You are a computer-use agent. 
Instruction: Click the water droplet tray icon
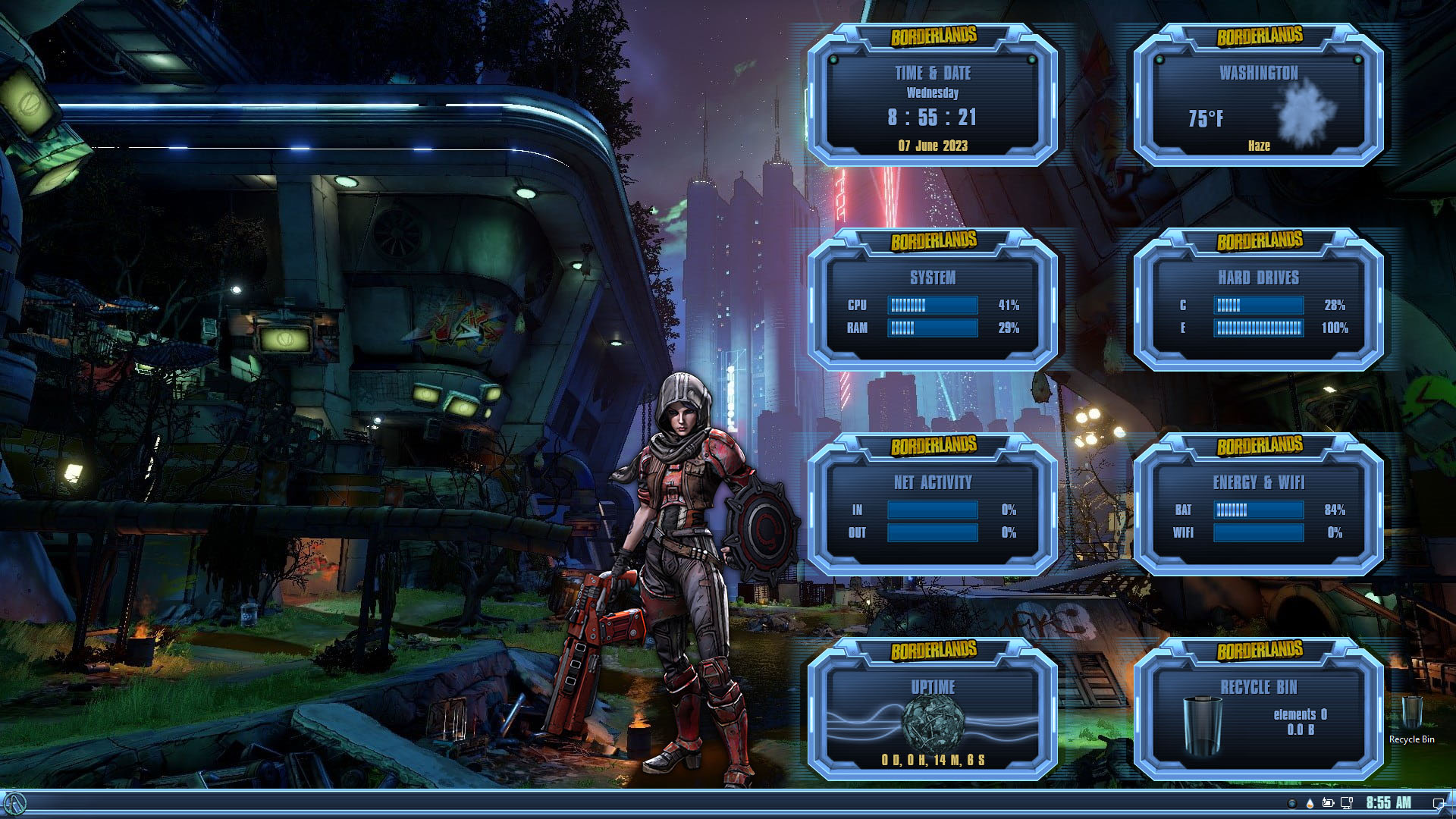[x=1310, y=803]
